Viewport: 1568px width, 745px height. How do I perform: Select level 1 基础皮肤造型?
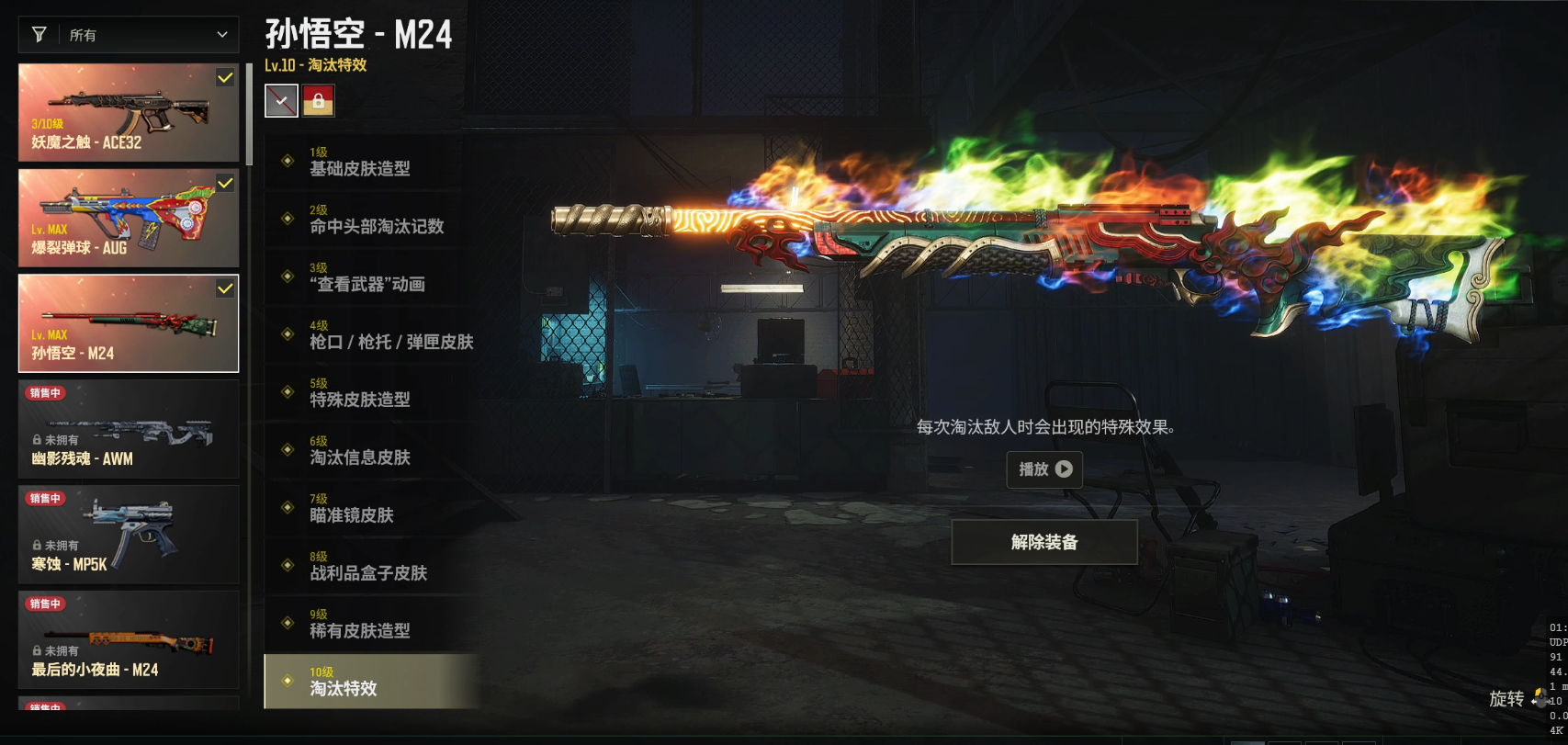point(372,162)
